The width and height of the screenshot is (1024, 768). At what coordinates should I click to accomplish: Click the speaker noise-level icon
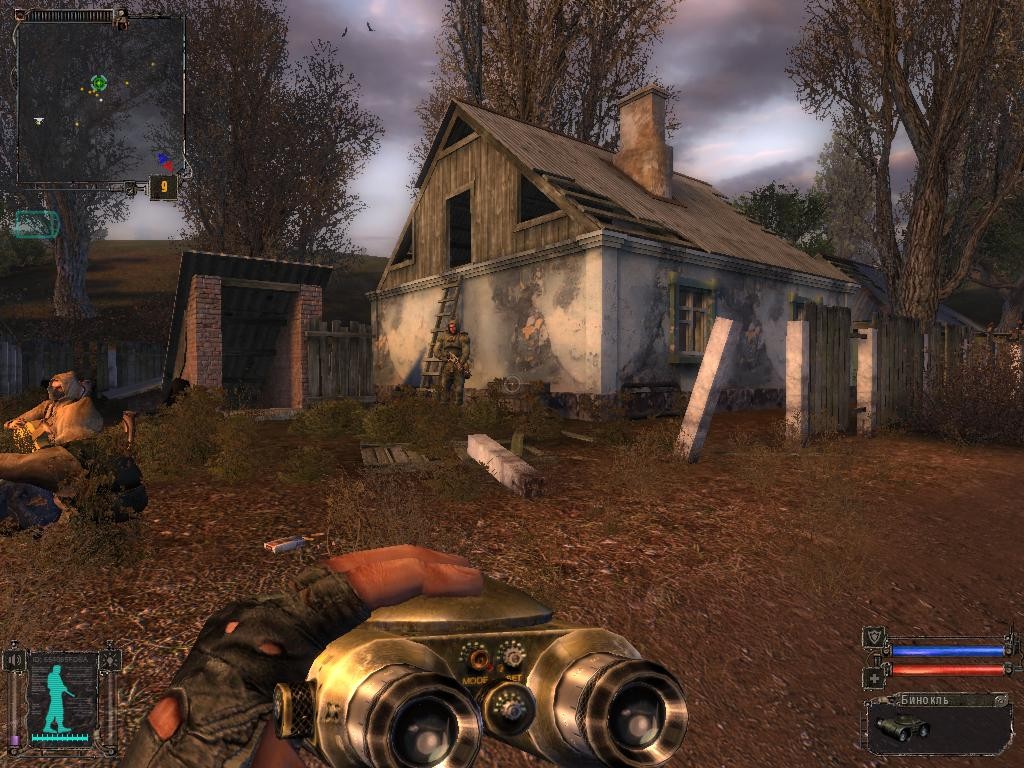(x=13, y=661)
